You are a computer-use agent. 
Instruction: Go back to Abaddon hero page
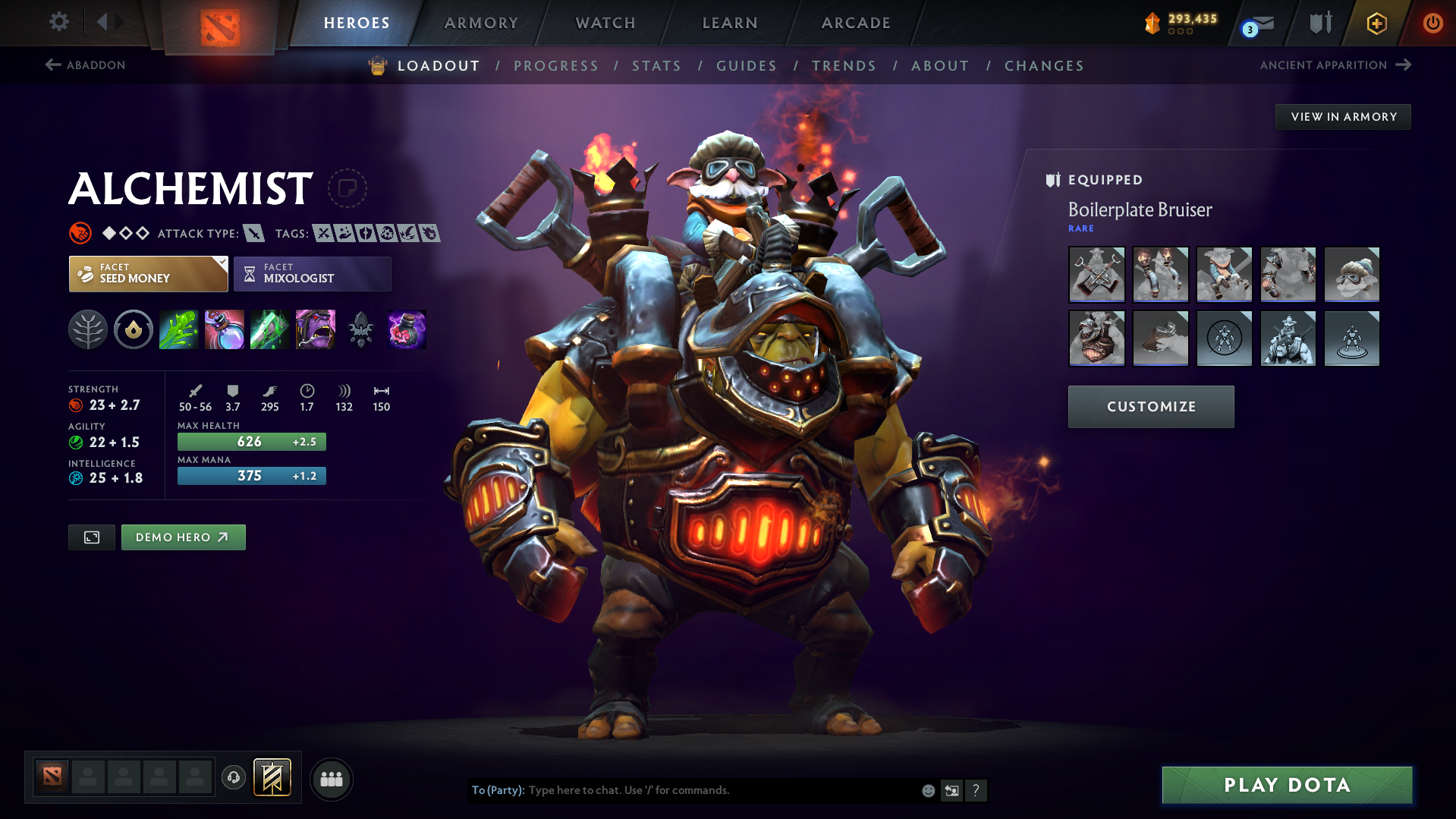click(x=85, y=65)
